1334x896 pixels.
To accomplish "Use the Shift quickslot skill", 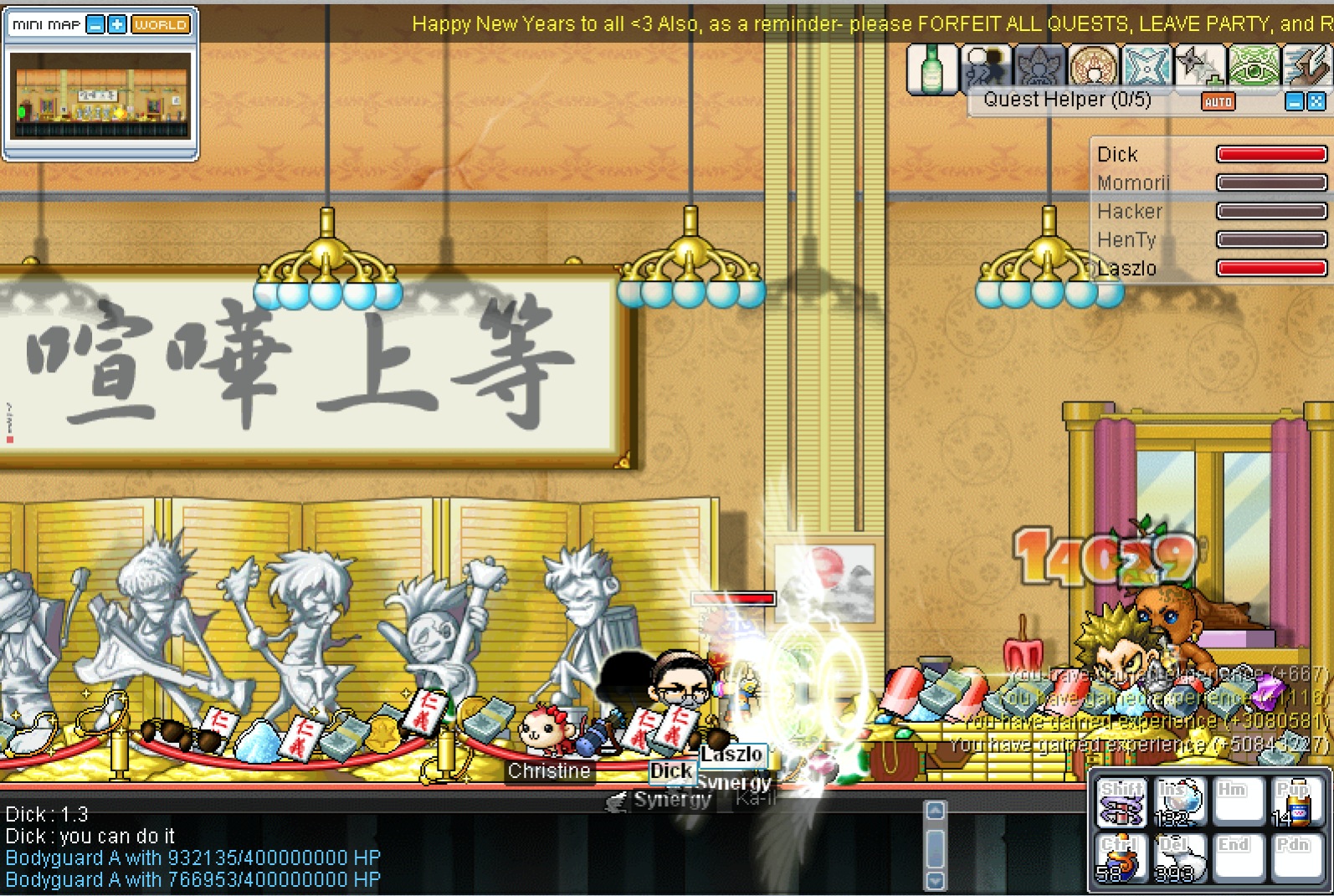I will coord(1122,802).
